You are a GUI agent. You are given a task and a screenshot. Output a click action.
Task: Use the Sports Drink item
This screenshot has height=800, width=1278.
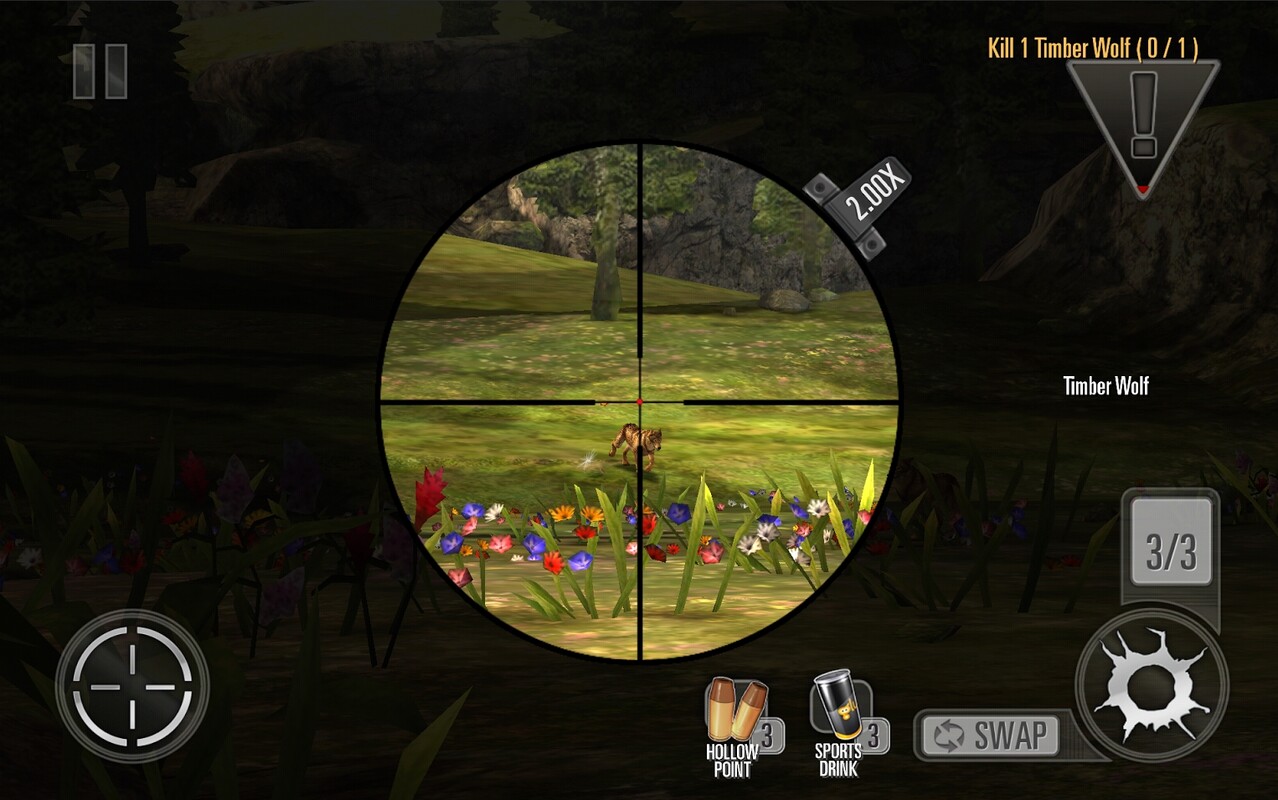coord(842,724)
